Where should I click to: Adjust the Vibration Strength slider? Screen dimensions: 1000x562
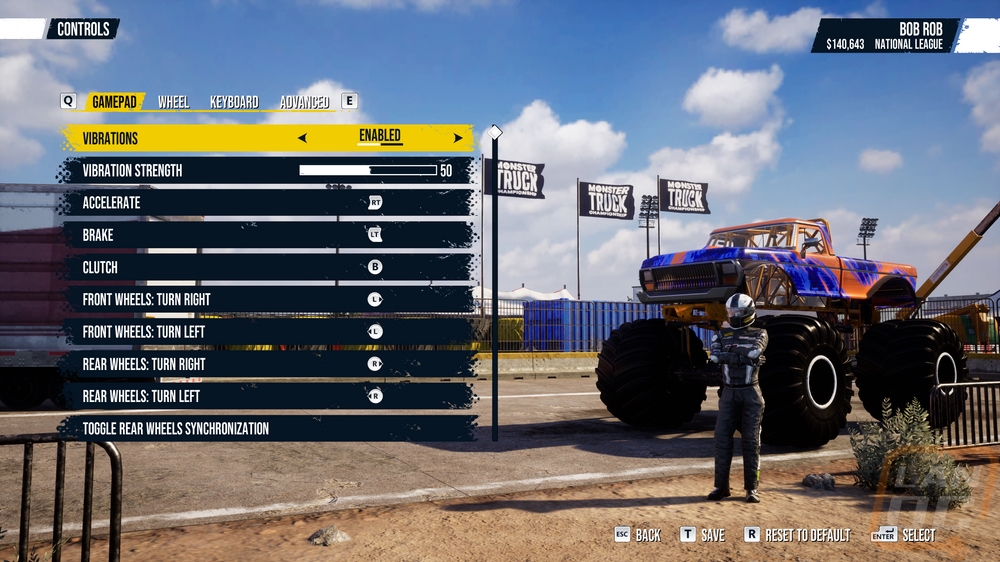[368, 171]
